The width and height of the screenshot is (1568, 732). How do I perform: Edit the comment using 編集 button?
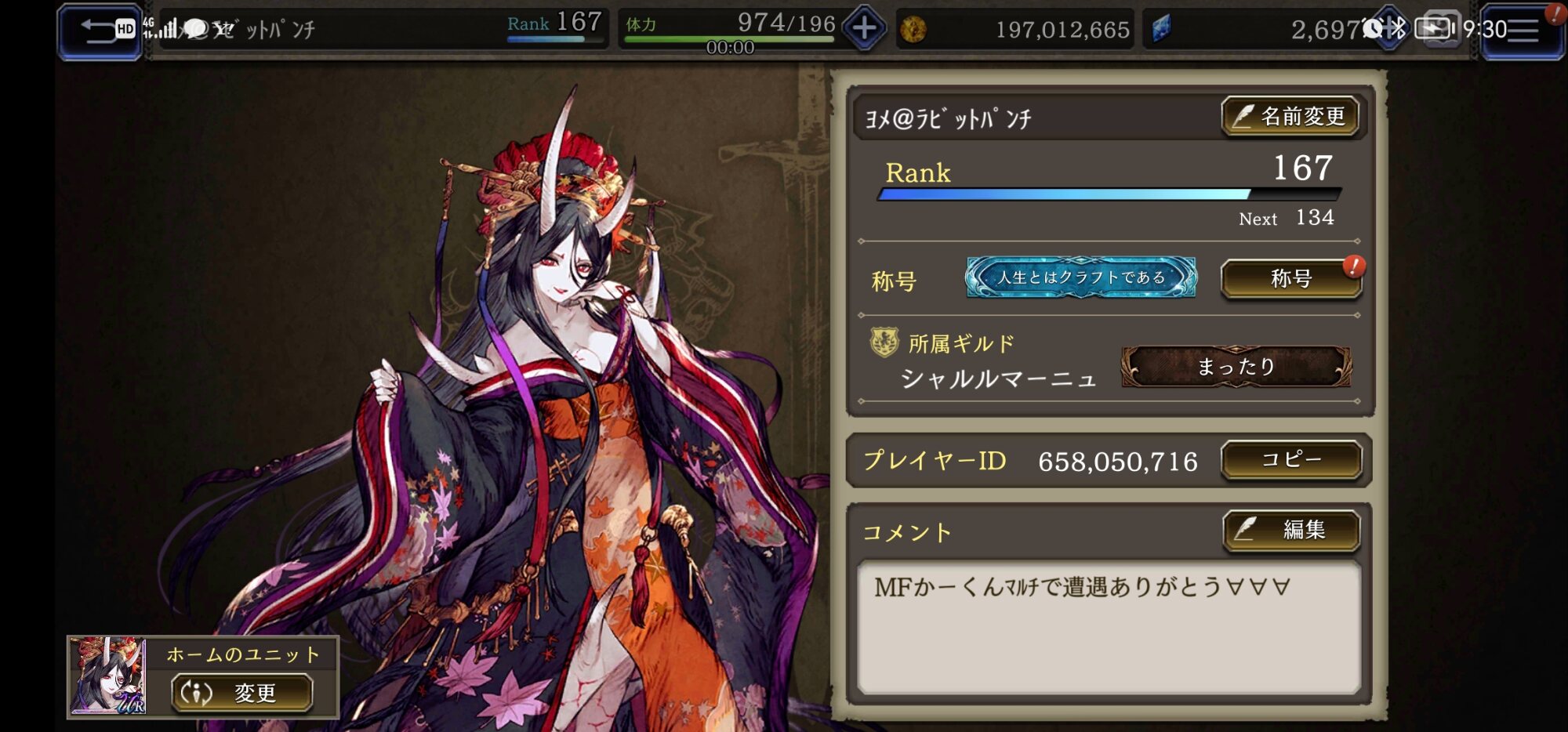(1290, 531)
